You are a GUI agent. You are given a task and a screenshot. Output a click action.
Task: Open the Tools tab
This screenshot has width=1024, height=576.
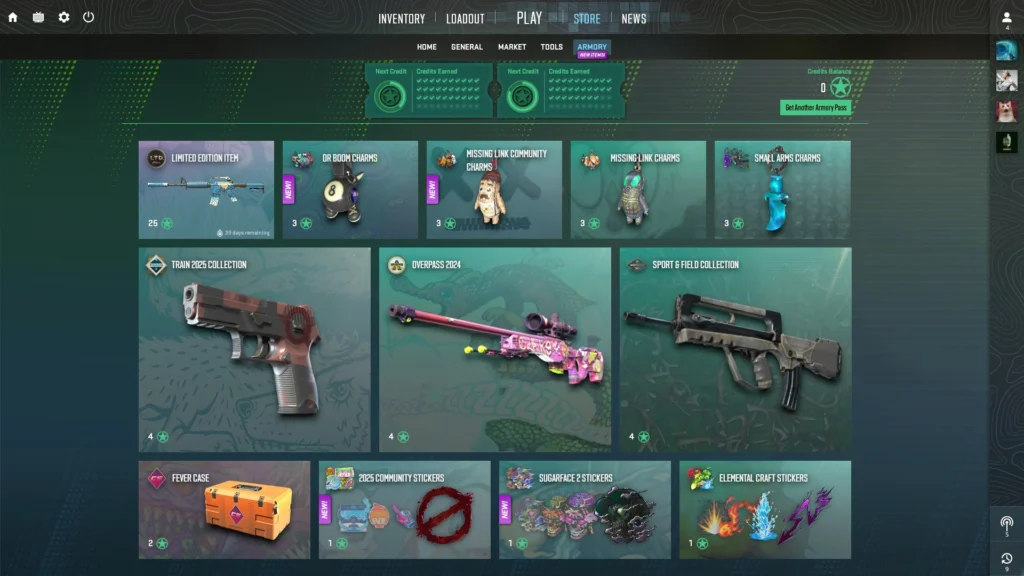coord(552,47)
